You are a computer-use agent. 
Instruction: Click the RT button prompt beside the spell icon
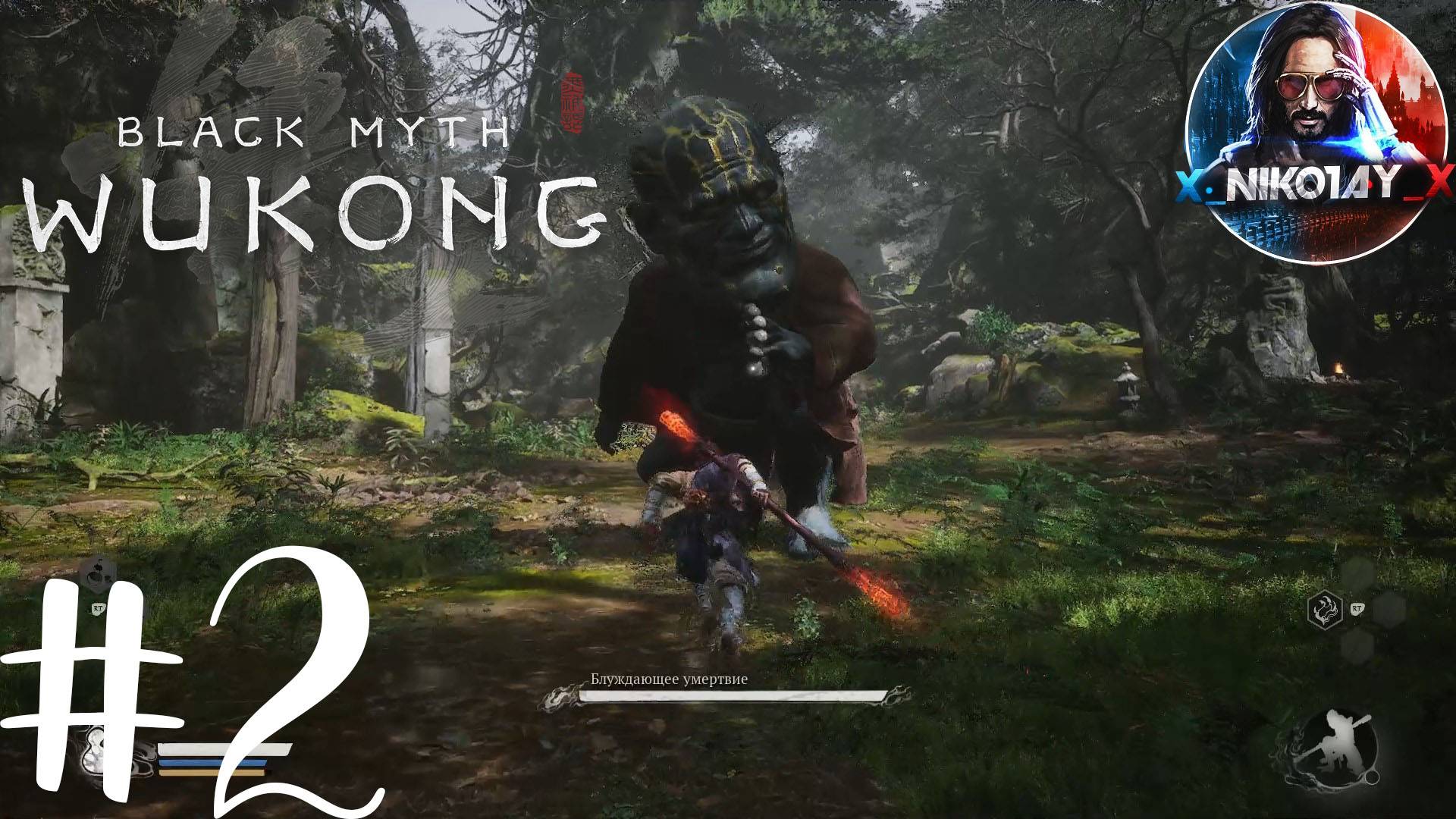click(x=1357, y=609)
